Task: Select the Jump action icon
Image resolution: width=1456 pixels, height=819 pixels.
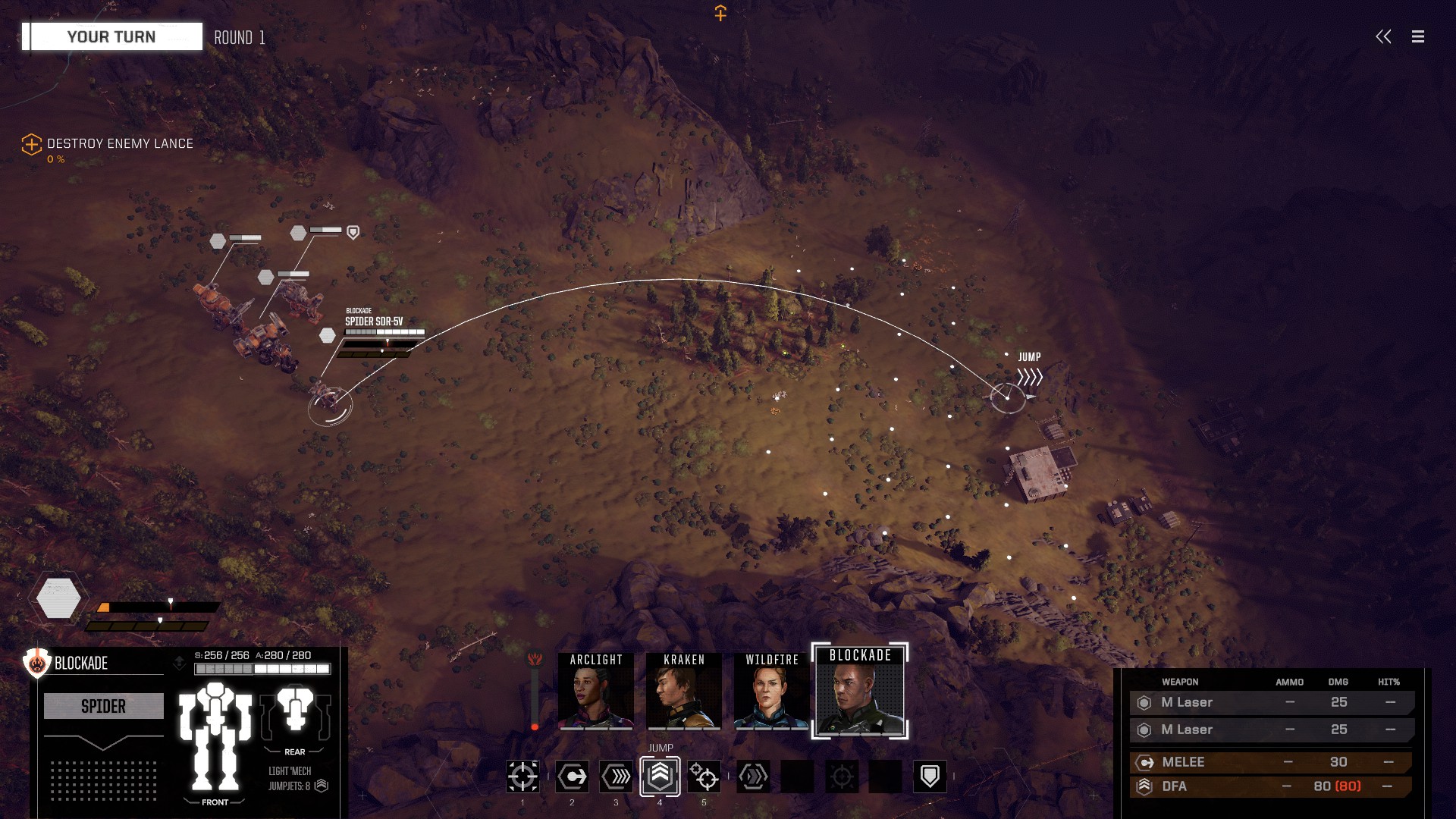Action: click(660, 776)
